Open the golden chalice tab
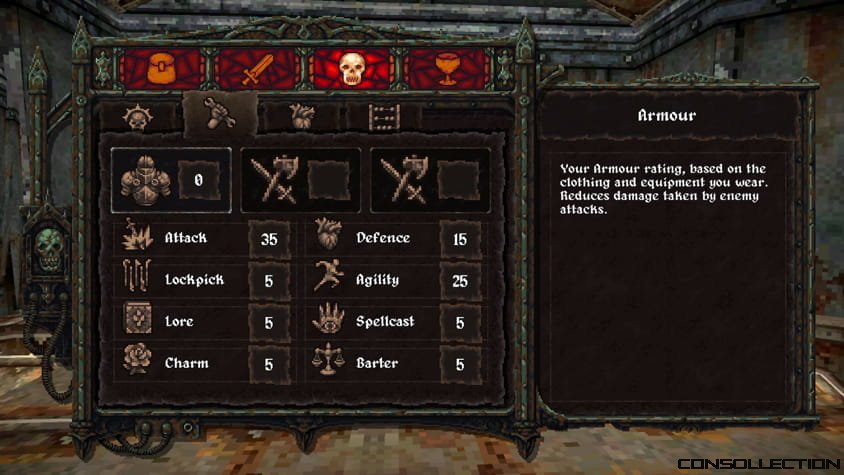This screenshot has height=475, width=844. 444,69
